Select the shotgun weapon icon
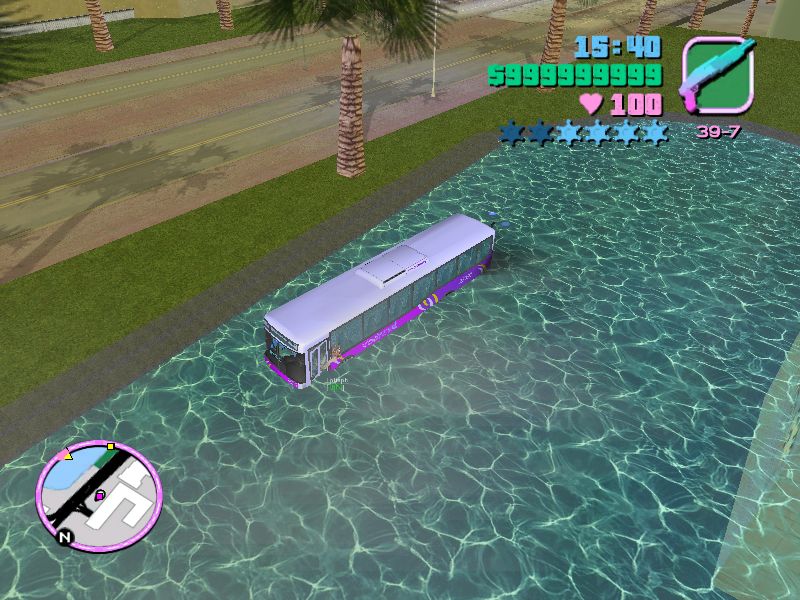800x600 pixels. (x=717, y=76)
